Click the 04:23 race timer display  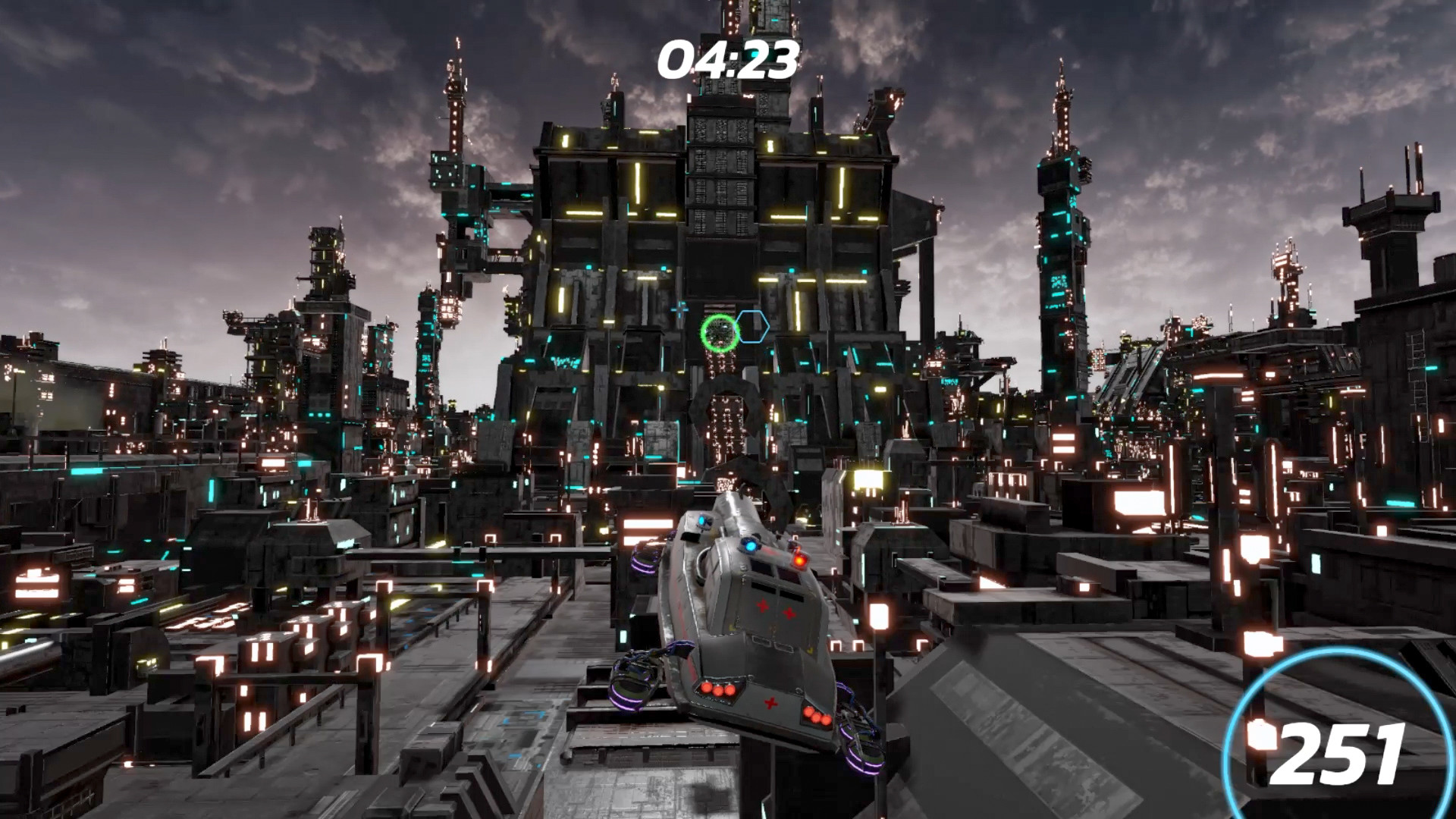coord(729,57)
